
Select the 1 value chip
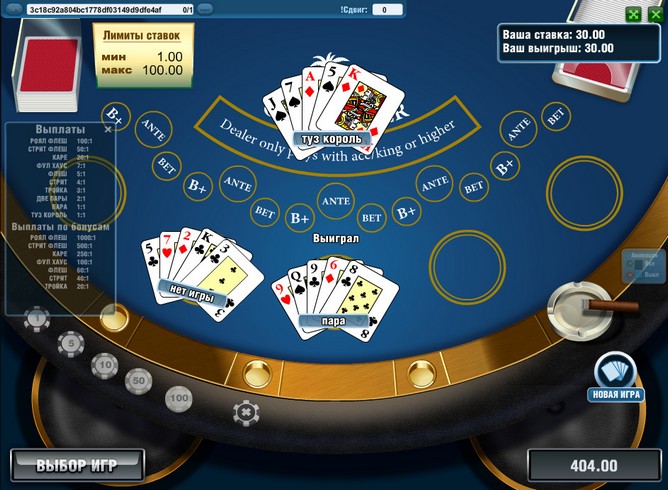[36, 319]
